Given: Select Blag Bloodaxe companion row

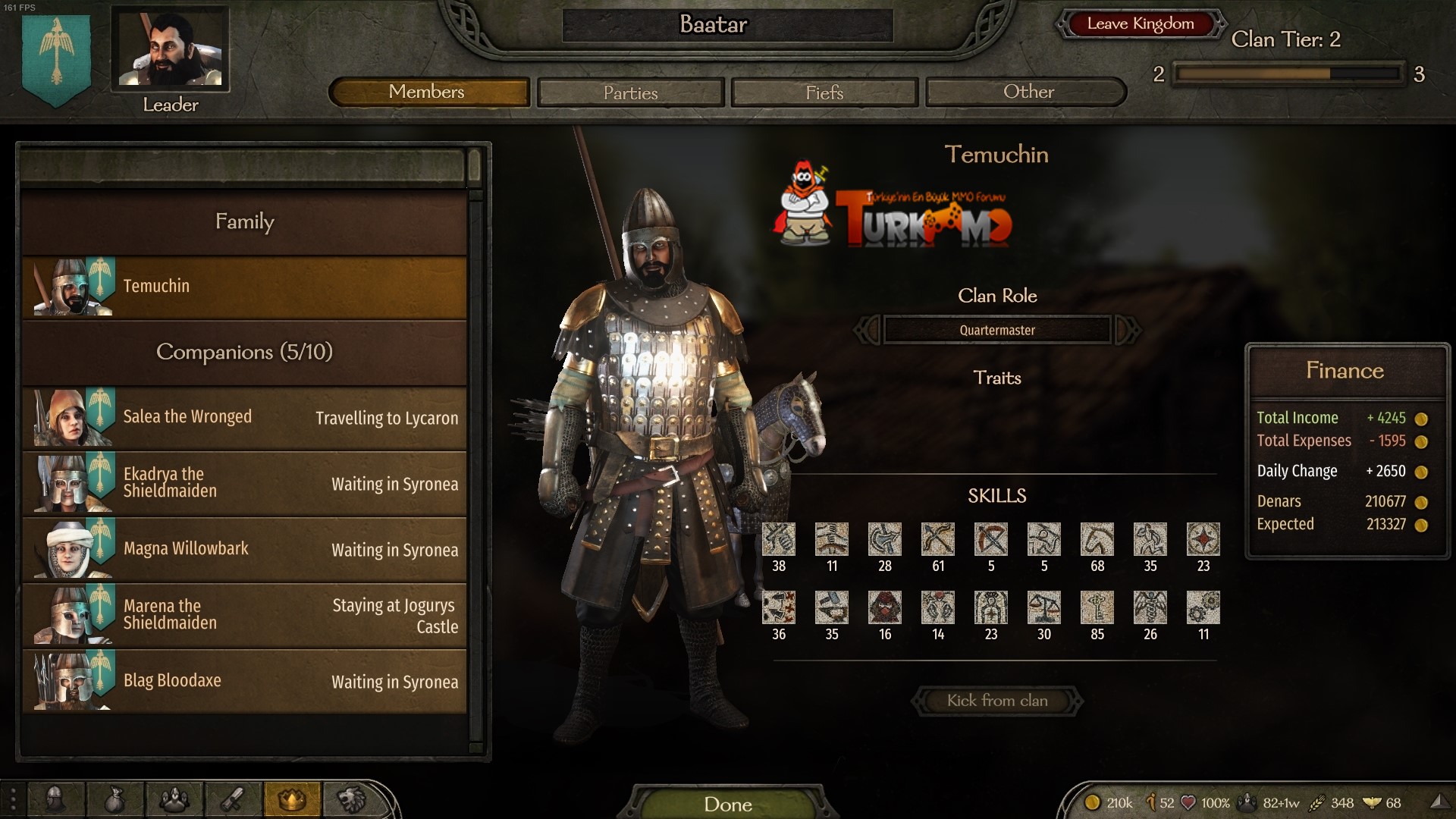Looking at the screenshot, I should [244, 681].
